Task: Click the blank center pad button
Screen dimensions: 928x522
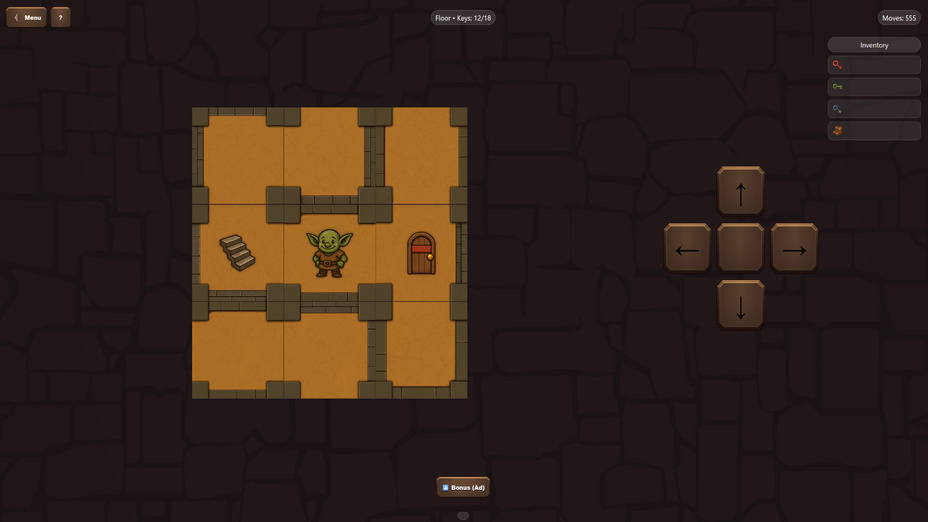Action: pyautogui.click(x=740, y=249)
